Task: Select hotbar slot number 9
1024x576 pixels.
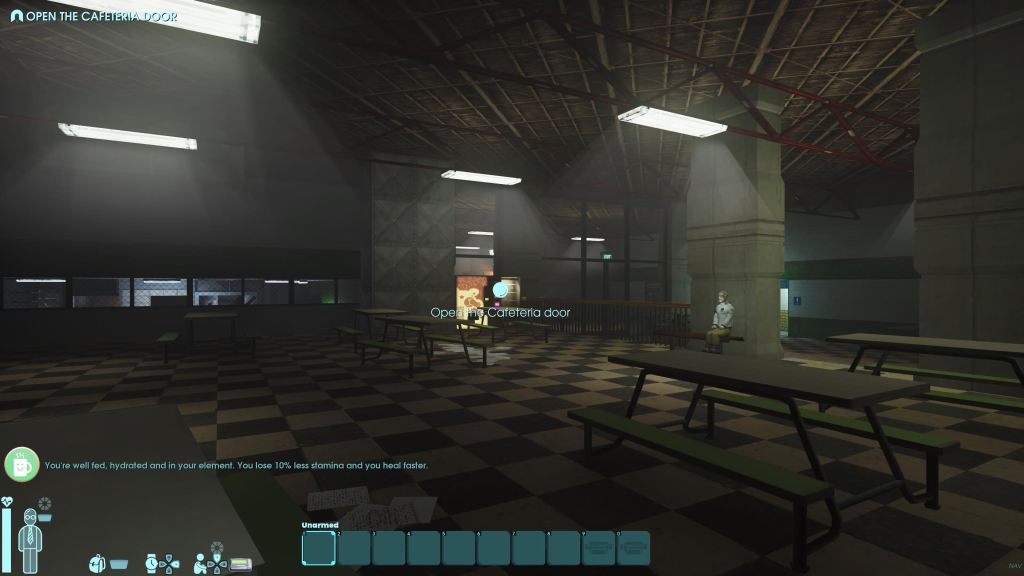Action: click(x=598, y=548)
